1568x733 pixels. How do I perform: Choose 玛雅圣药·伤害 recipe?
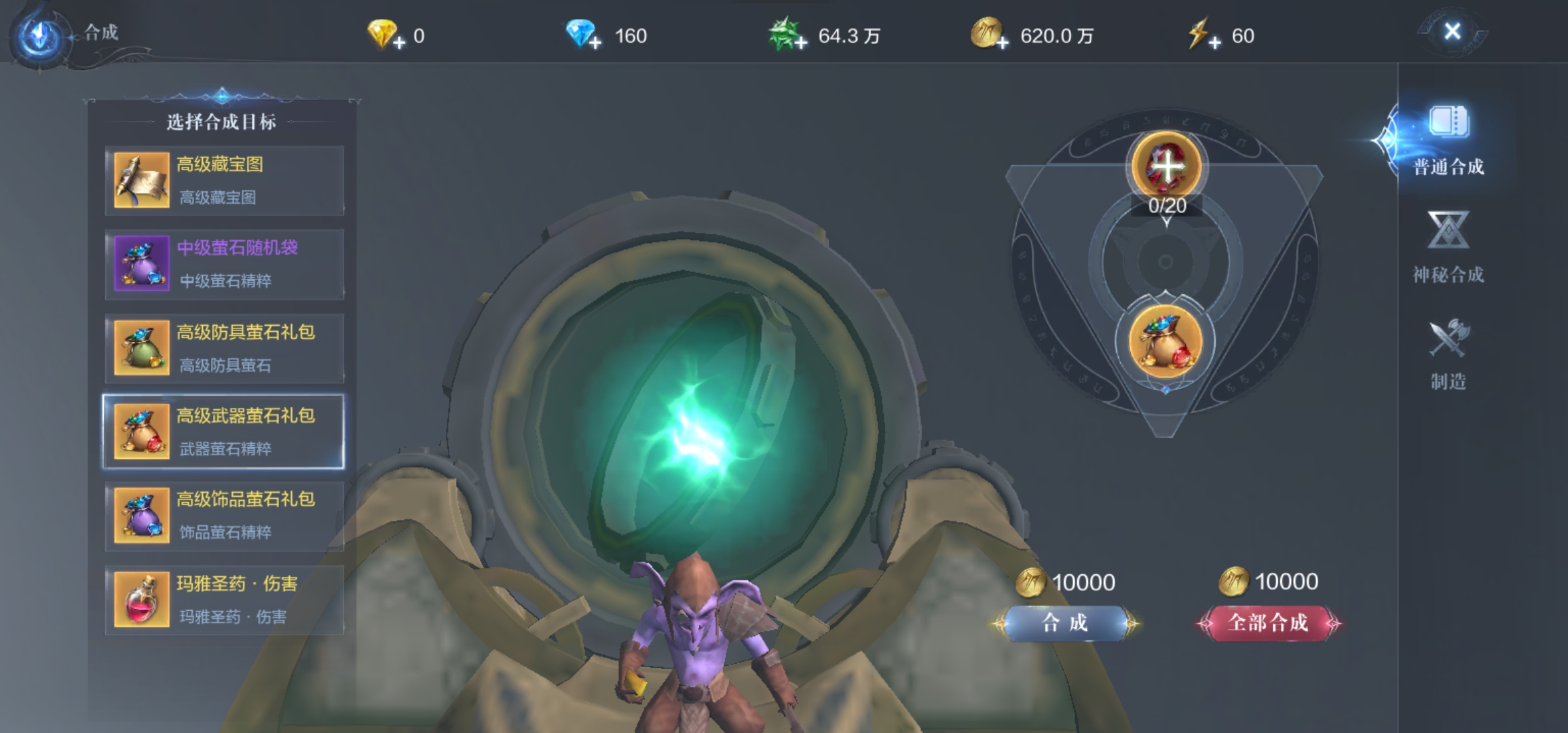coord(224,600)
